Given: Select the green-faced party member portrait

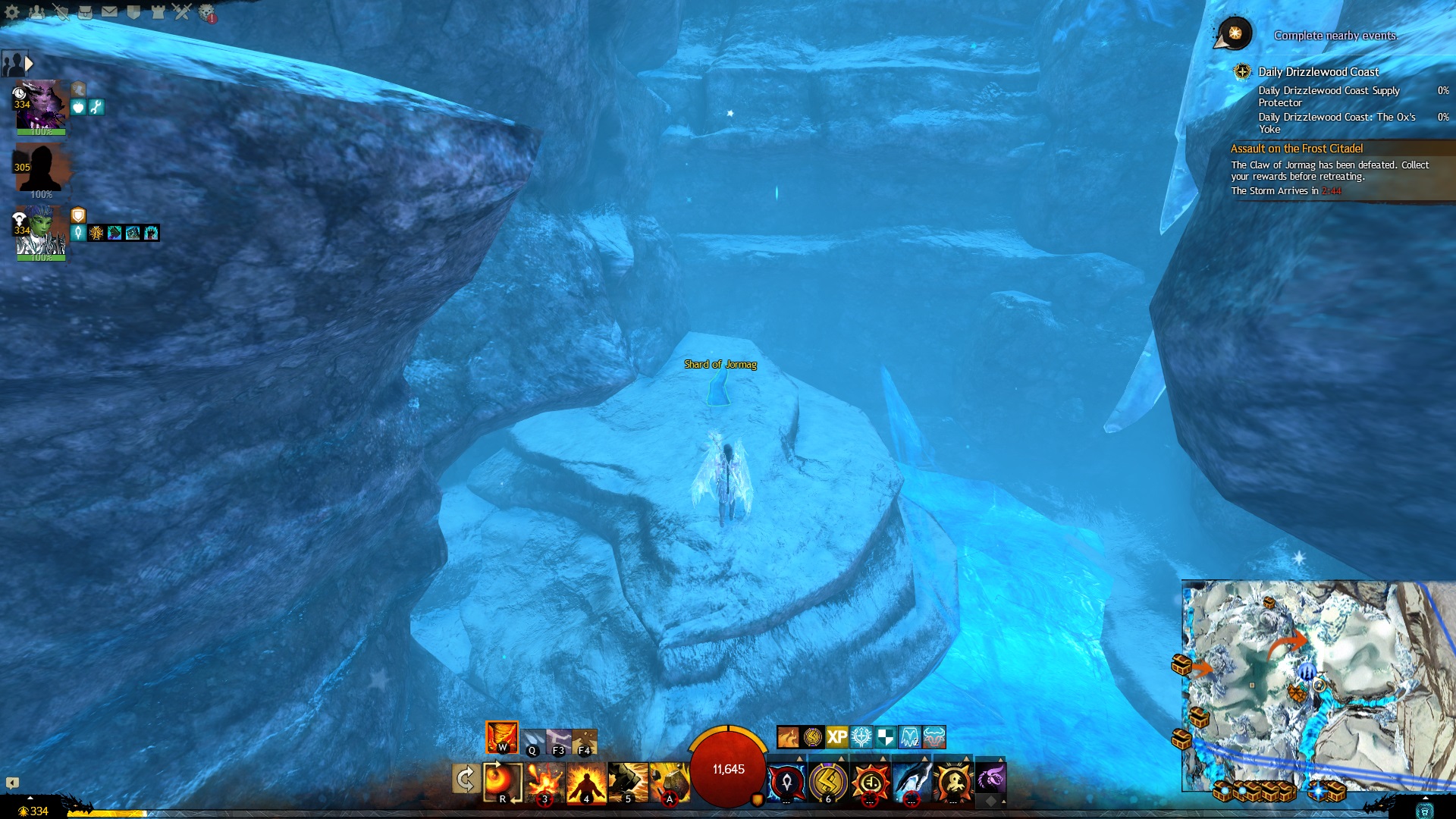Looking at the screenshot, I should click(x=41, y=231).
